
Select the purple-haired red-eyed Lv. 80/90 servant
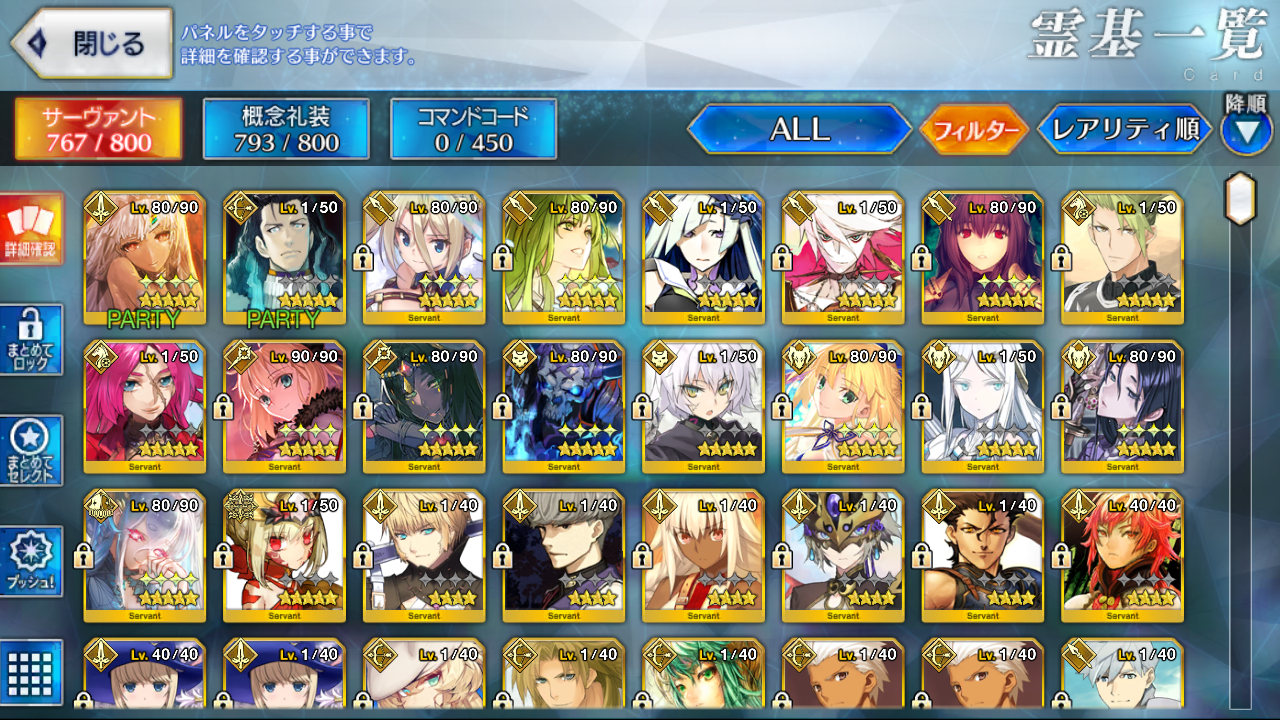[983, 258]
